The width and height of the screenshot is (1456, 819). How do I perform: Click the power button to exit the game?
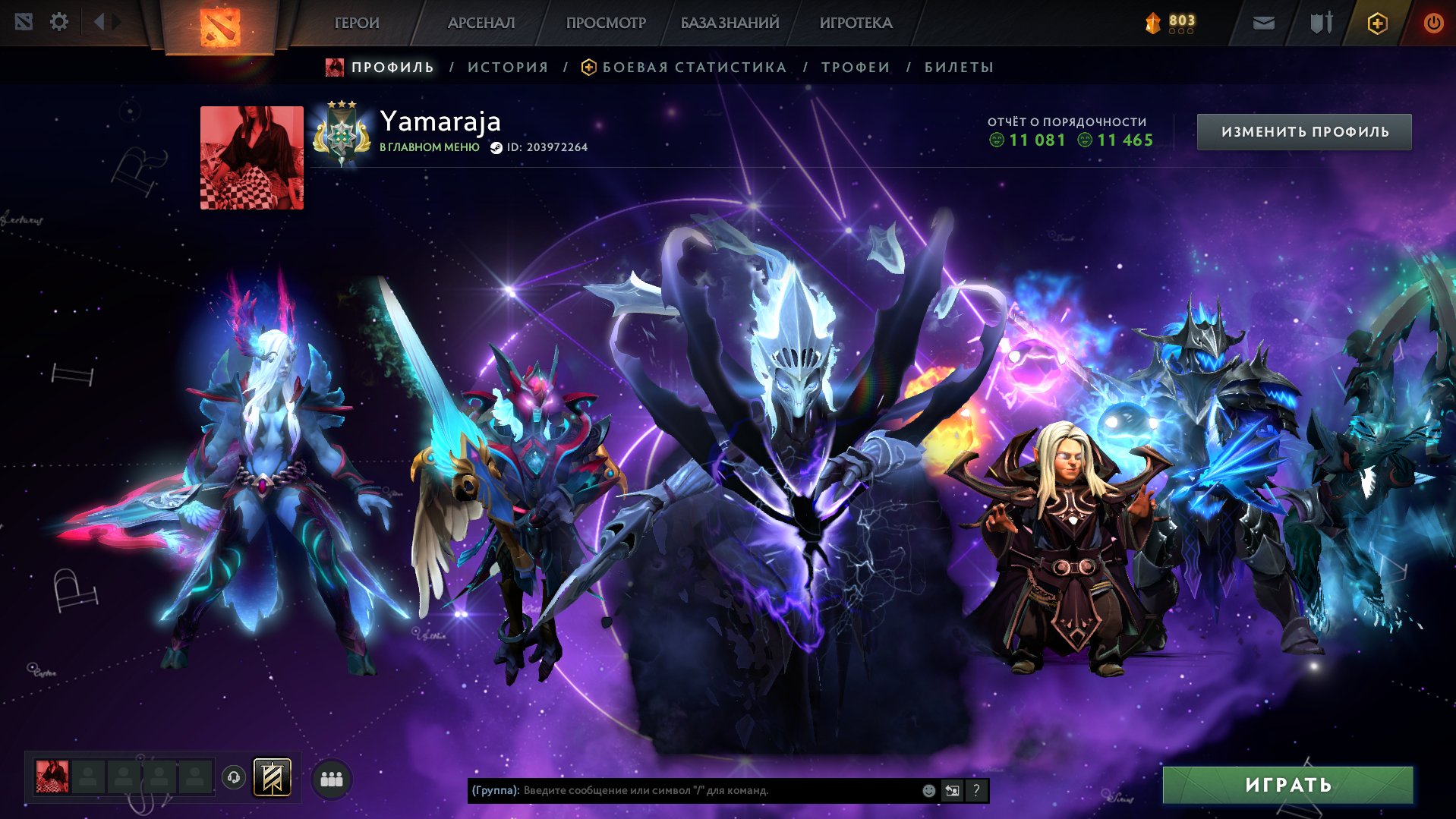[1433, 23]
